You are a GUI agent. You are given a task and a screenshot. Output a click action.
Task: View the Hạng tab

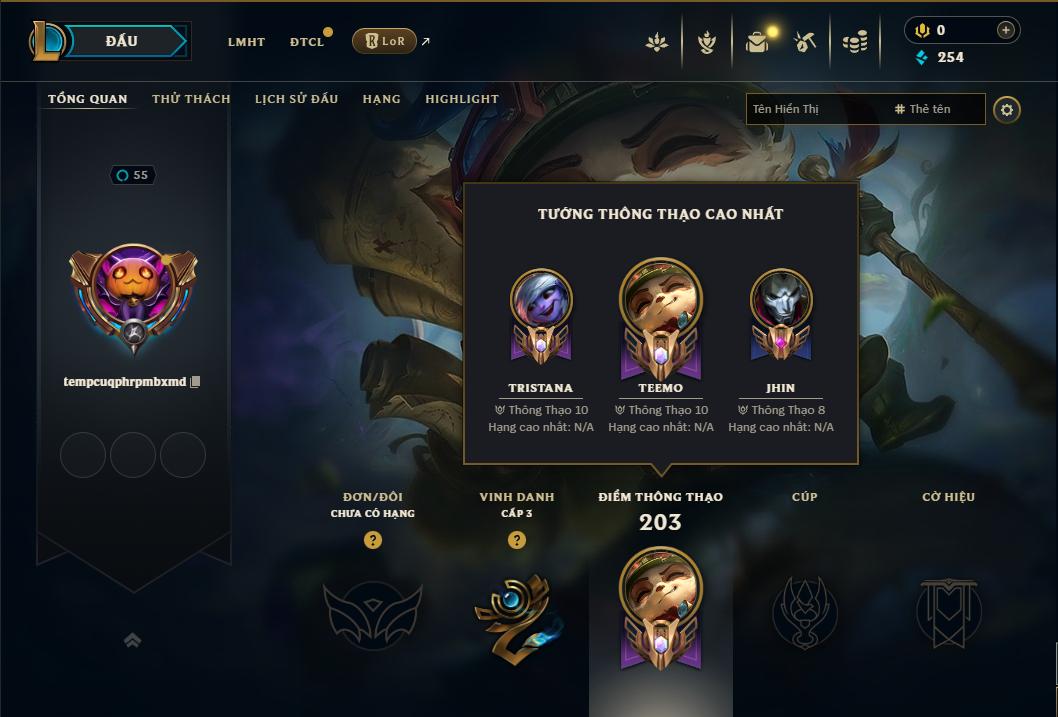[381, 99]
